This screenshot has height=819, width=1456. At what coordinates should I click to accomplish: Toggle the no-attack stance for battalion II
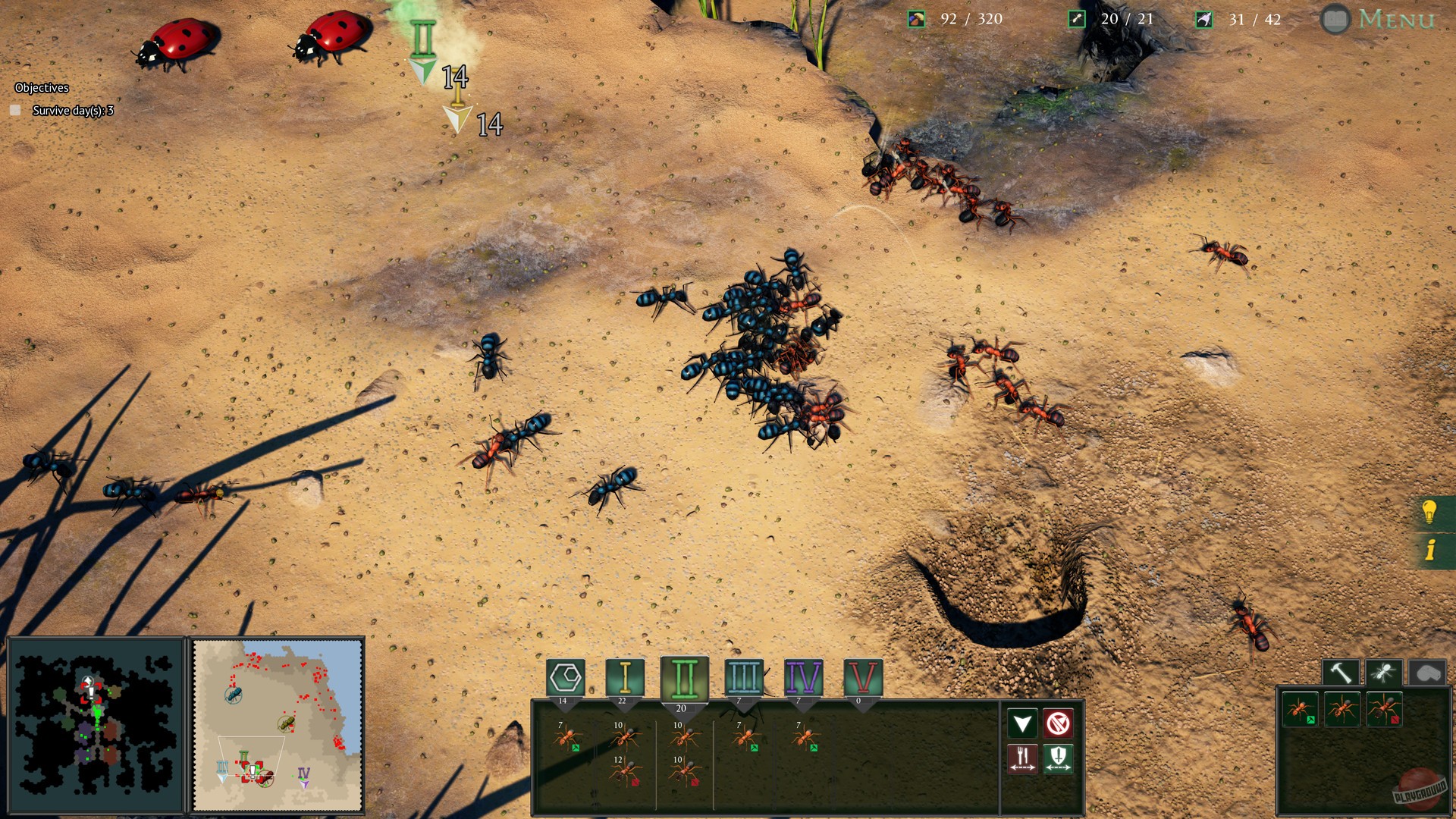coord(1058,722)
